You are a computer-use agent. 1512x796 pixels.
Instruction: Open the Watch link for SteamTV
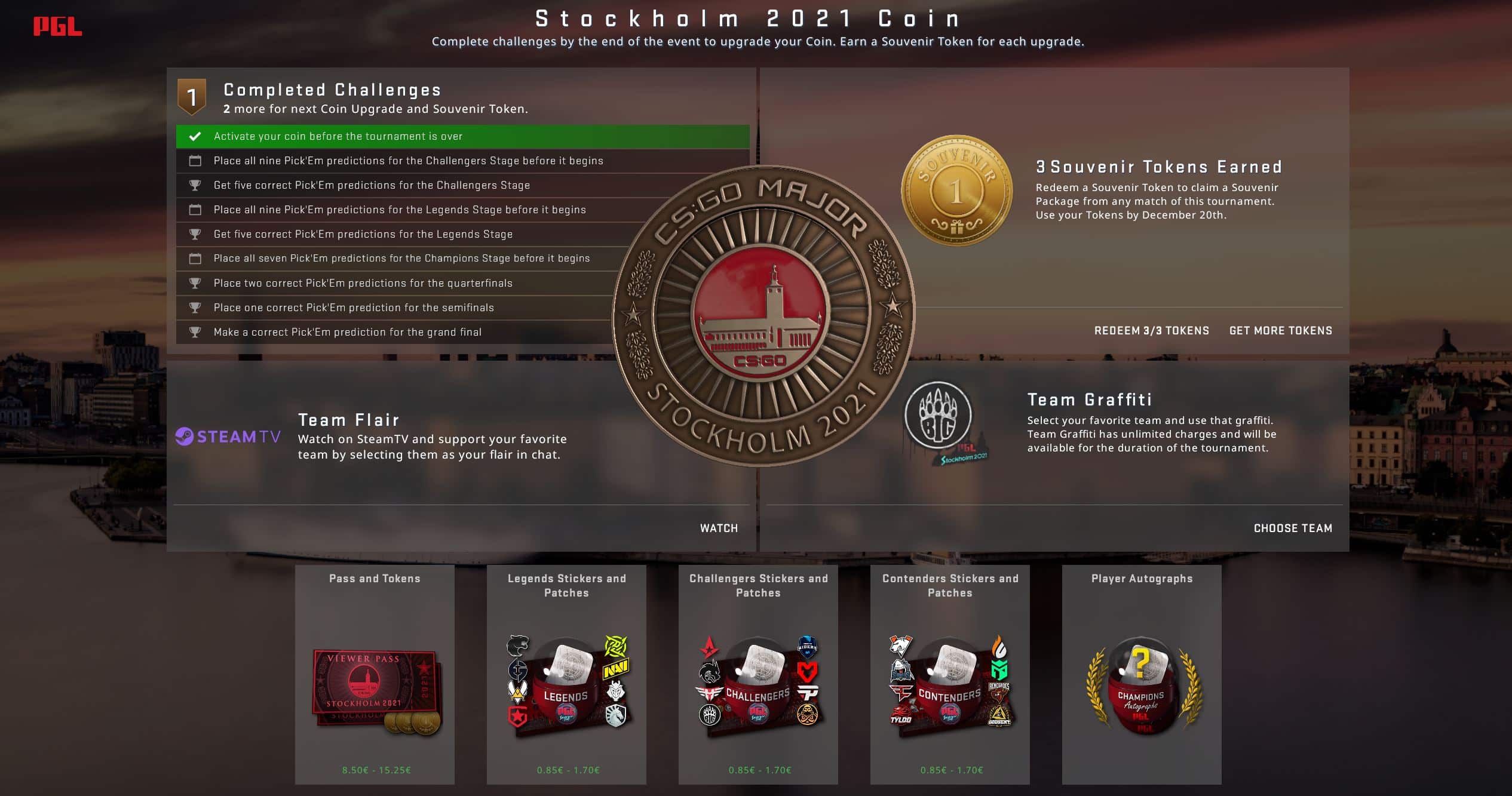tap(719, 528)
